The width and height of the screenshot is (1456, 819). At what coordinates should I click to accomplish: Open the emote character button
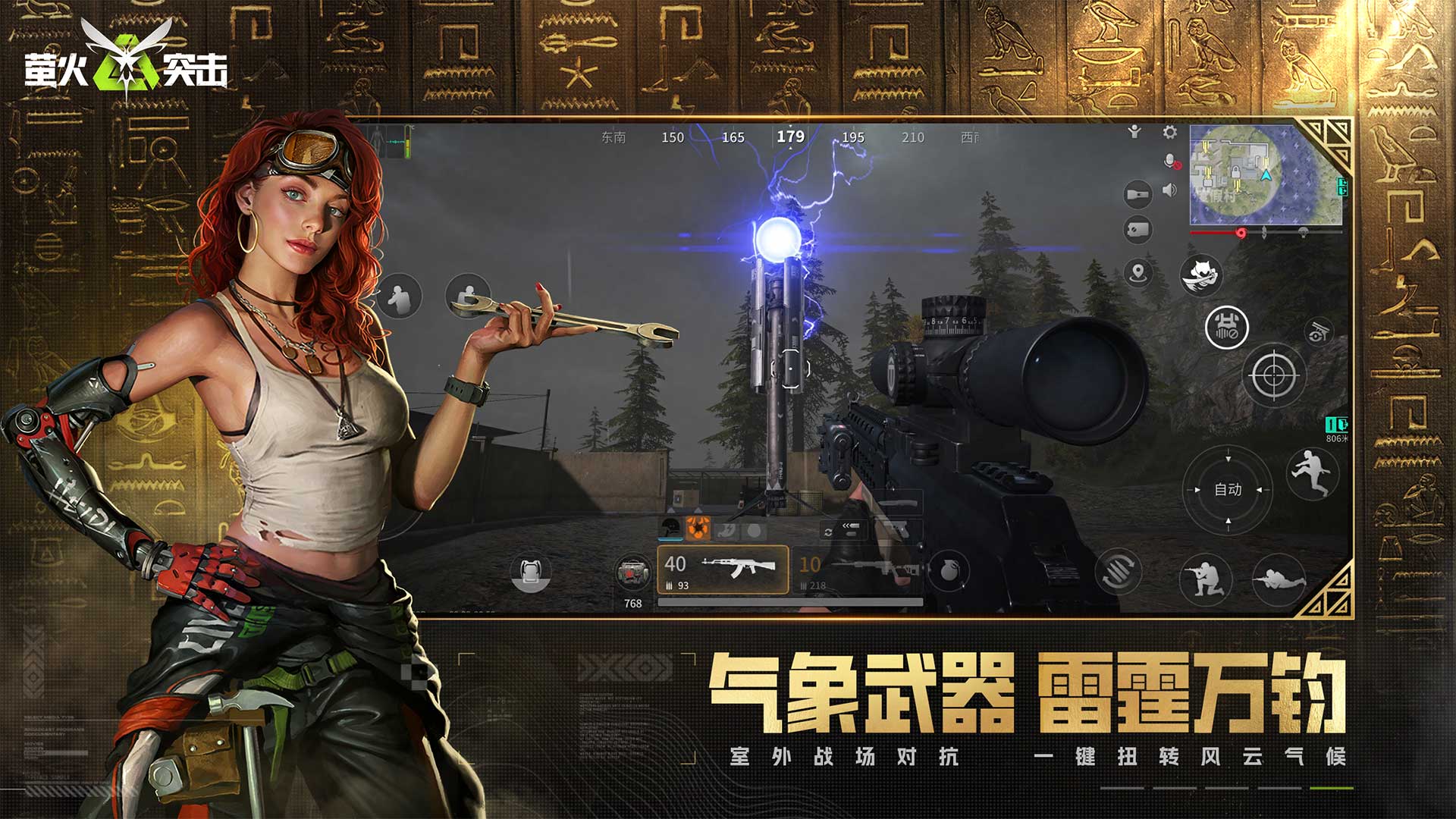point(1134,131)
